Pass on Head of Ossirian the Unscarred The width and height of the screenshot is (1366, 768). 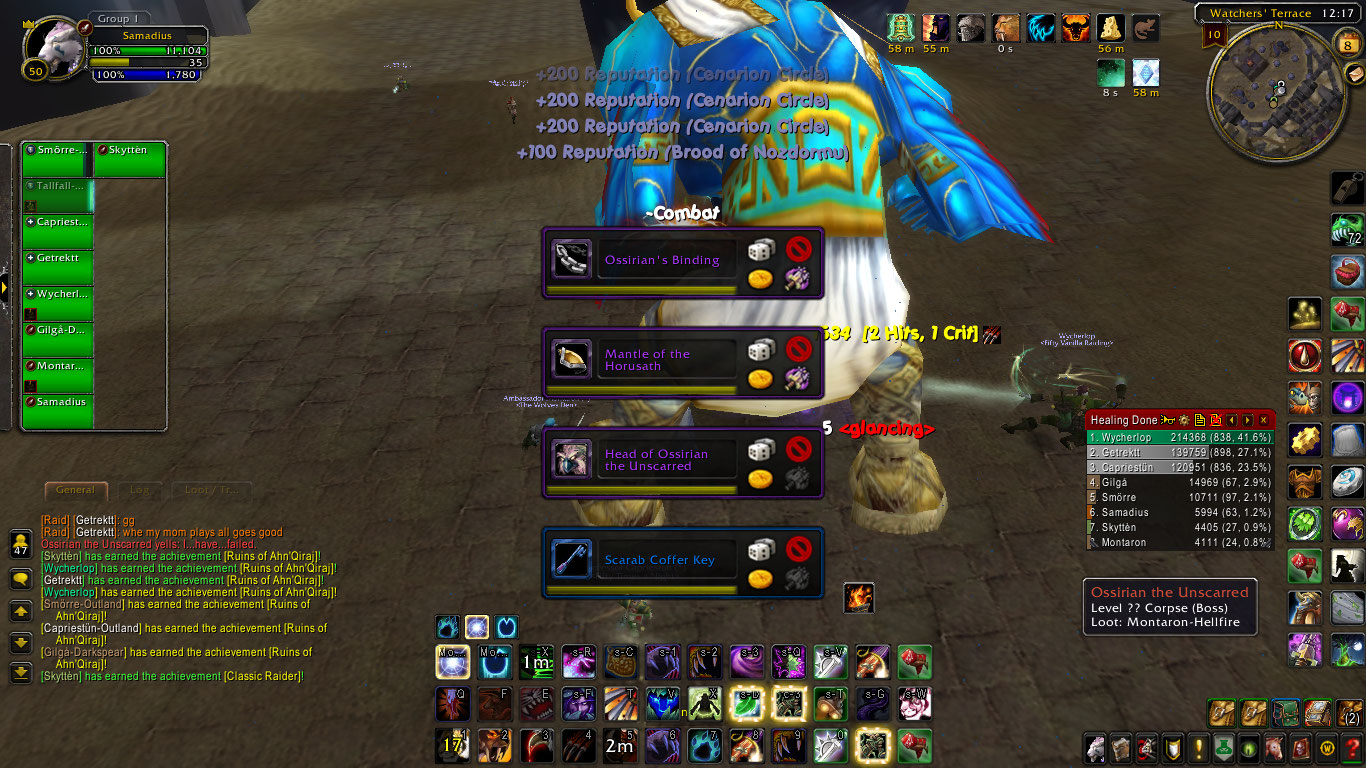[798, 448]
